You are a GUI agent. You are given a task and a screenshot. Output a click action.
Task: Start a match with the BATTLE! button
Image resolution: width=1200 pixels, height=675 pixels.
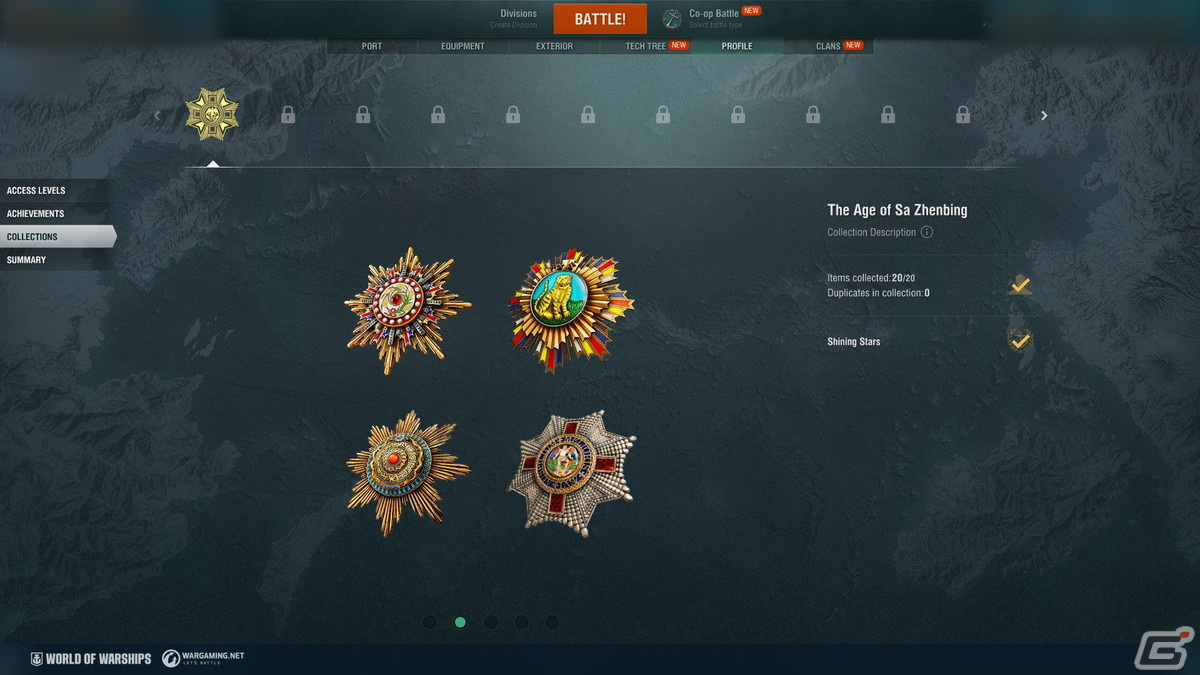click(x=600, y=19)
